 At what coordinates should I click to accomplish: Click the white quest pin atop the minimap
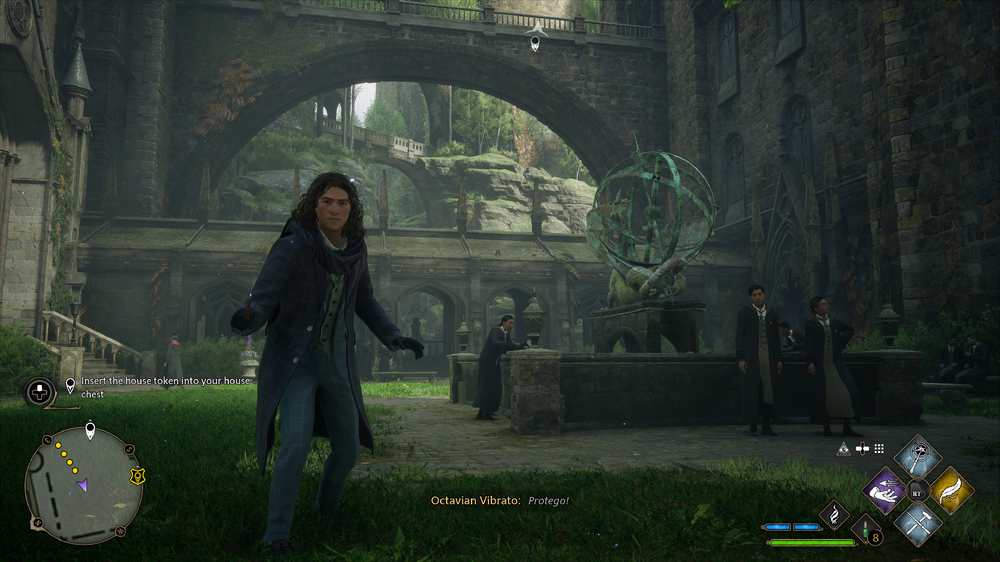(90, 432)
